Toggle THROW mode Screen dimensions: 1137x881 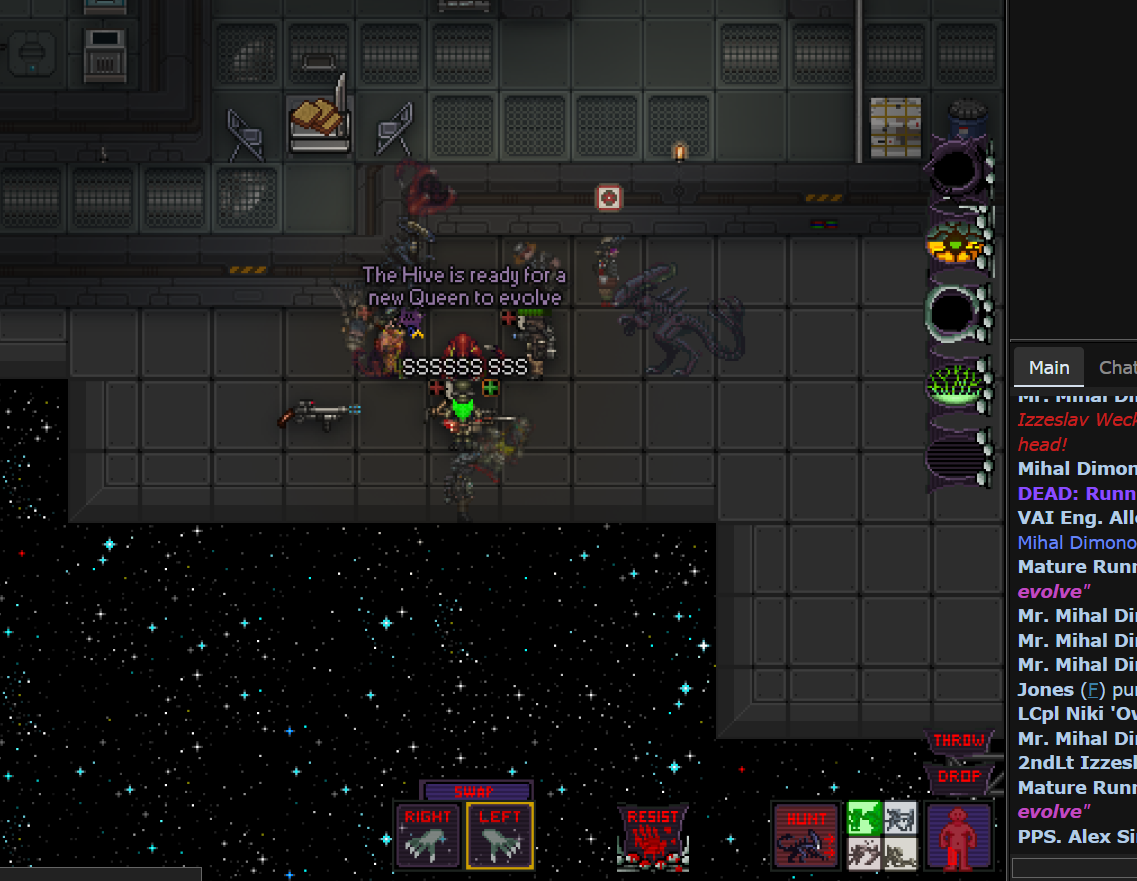959,741
